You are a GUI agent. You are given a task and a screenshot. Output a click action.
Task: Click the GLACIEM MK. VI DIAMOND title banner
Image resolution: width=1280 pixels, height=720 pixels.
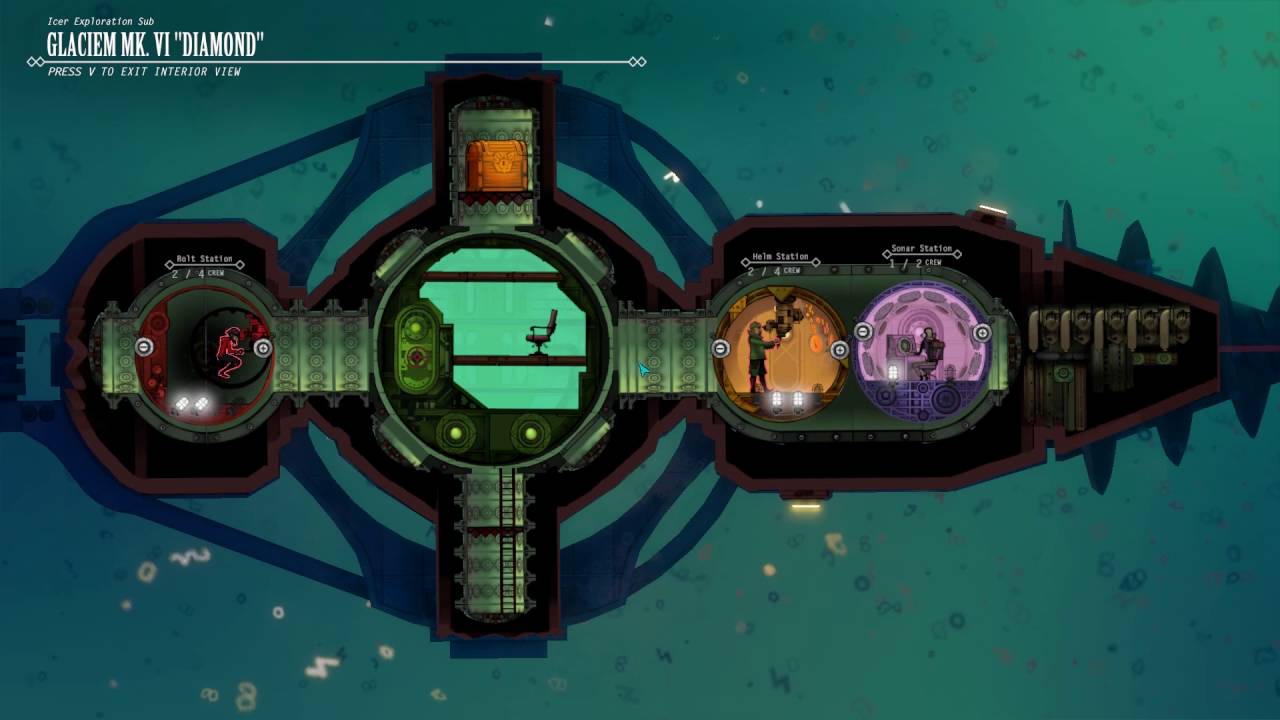pyautogui.click(x=153, y=44)
